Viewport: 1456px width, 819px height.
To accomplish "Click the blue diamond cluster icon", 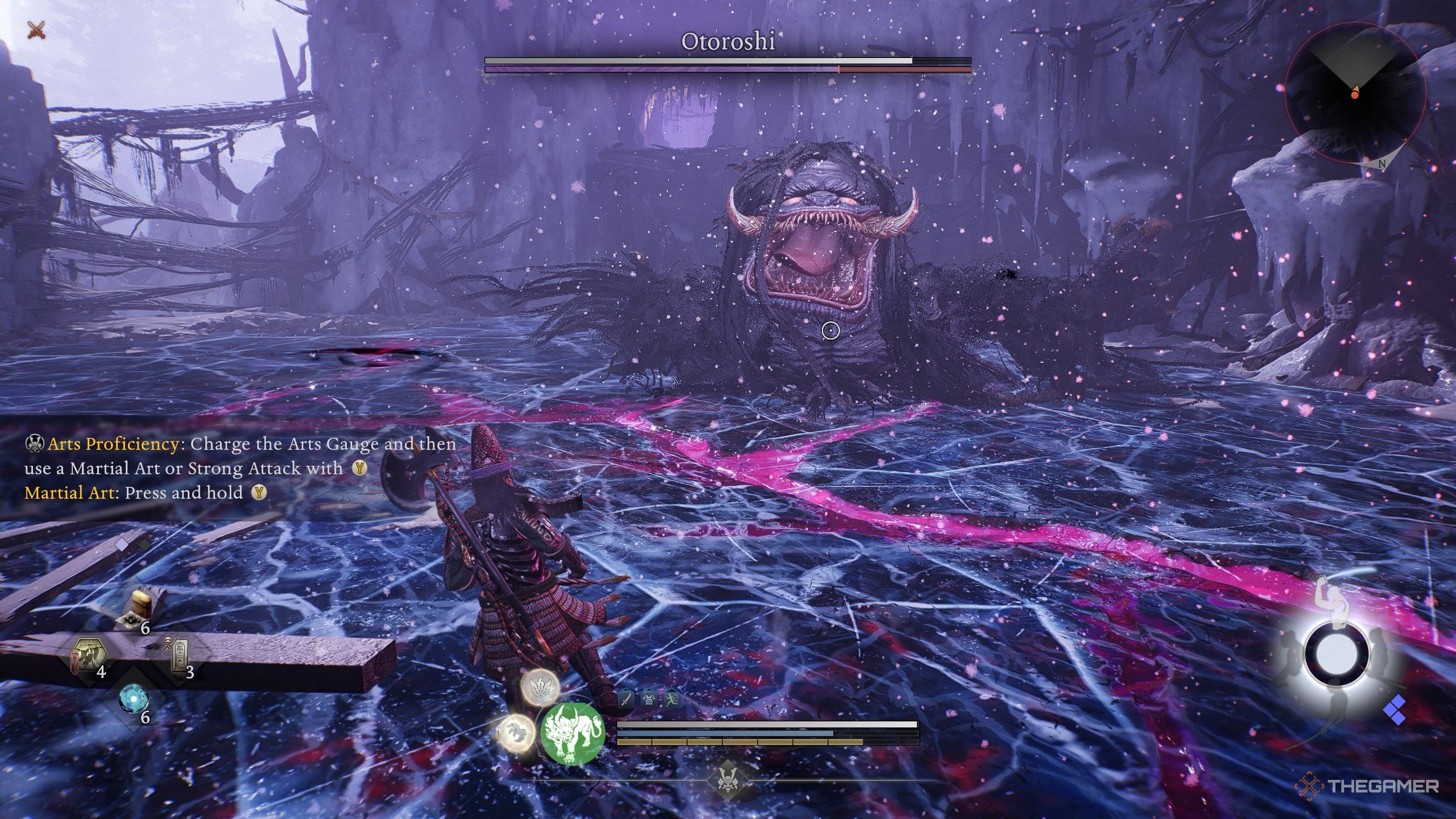I will point(1396,711).
